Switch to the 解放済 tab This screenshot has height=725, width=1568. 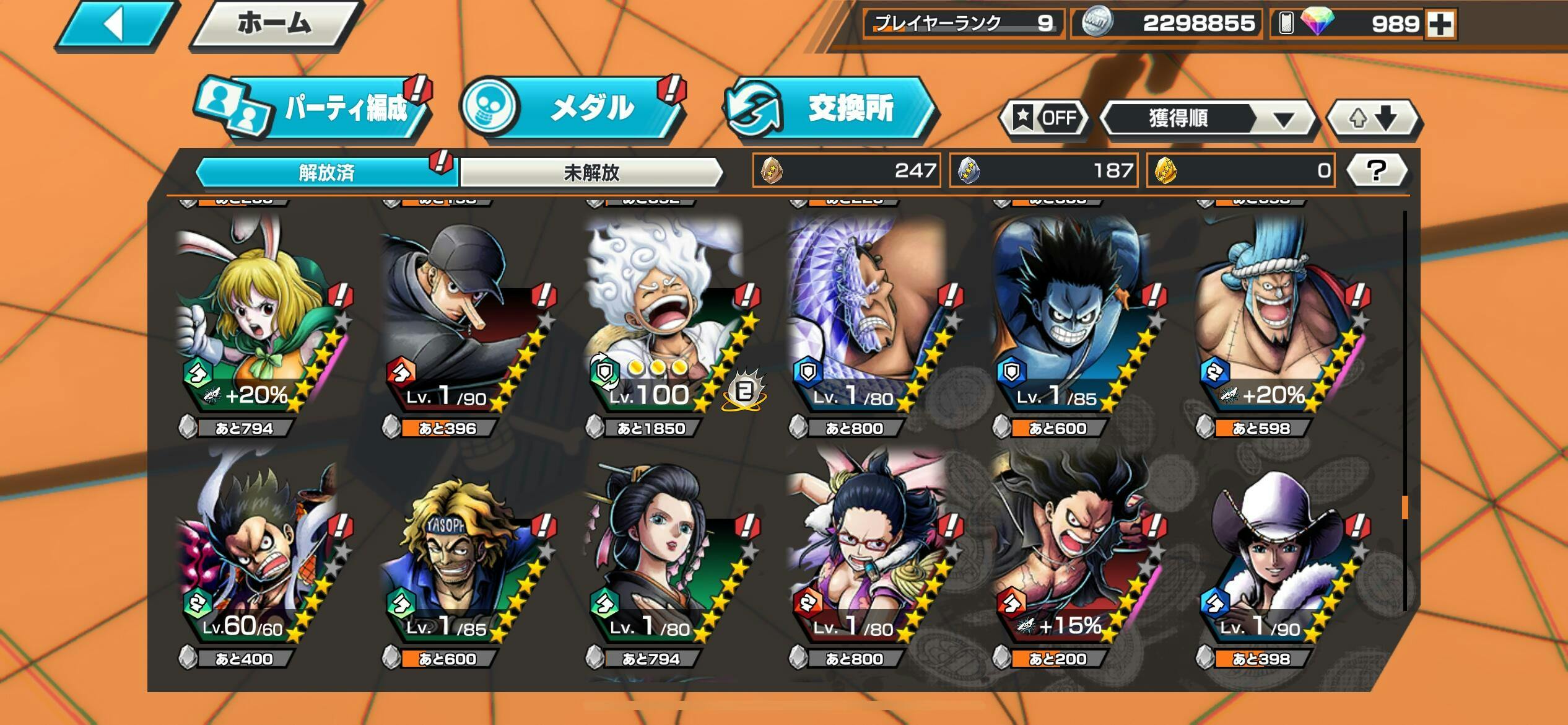[x=326, y=172]
